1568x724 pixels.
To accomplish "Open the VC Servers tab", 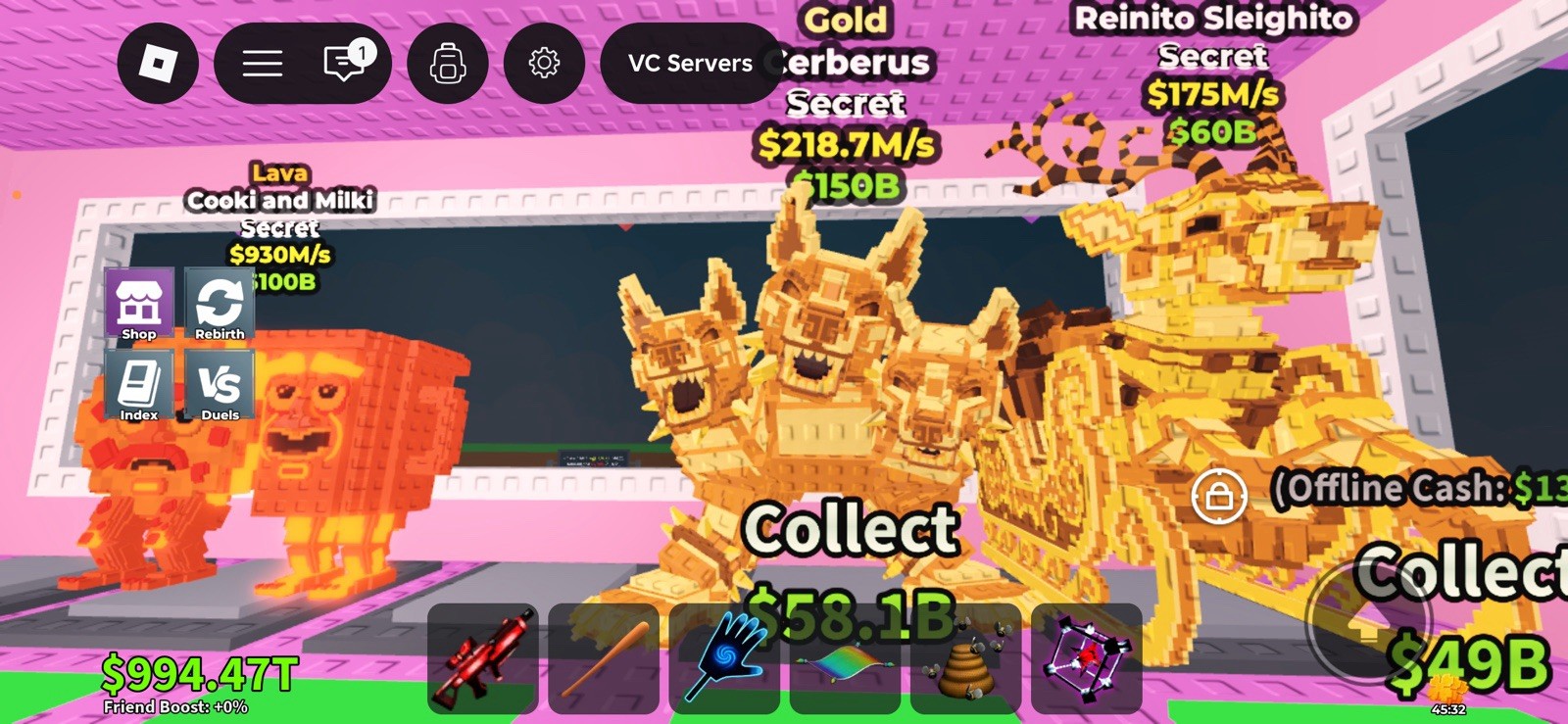I will (689, 62).
